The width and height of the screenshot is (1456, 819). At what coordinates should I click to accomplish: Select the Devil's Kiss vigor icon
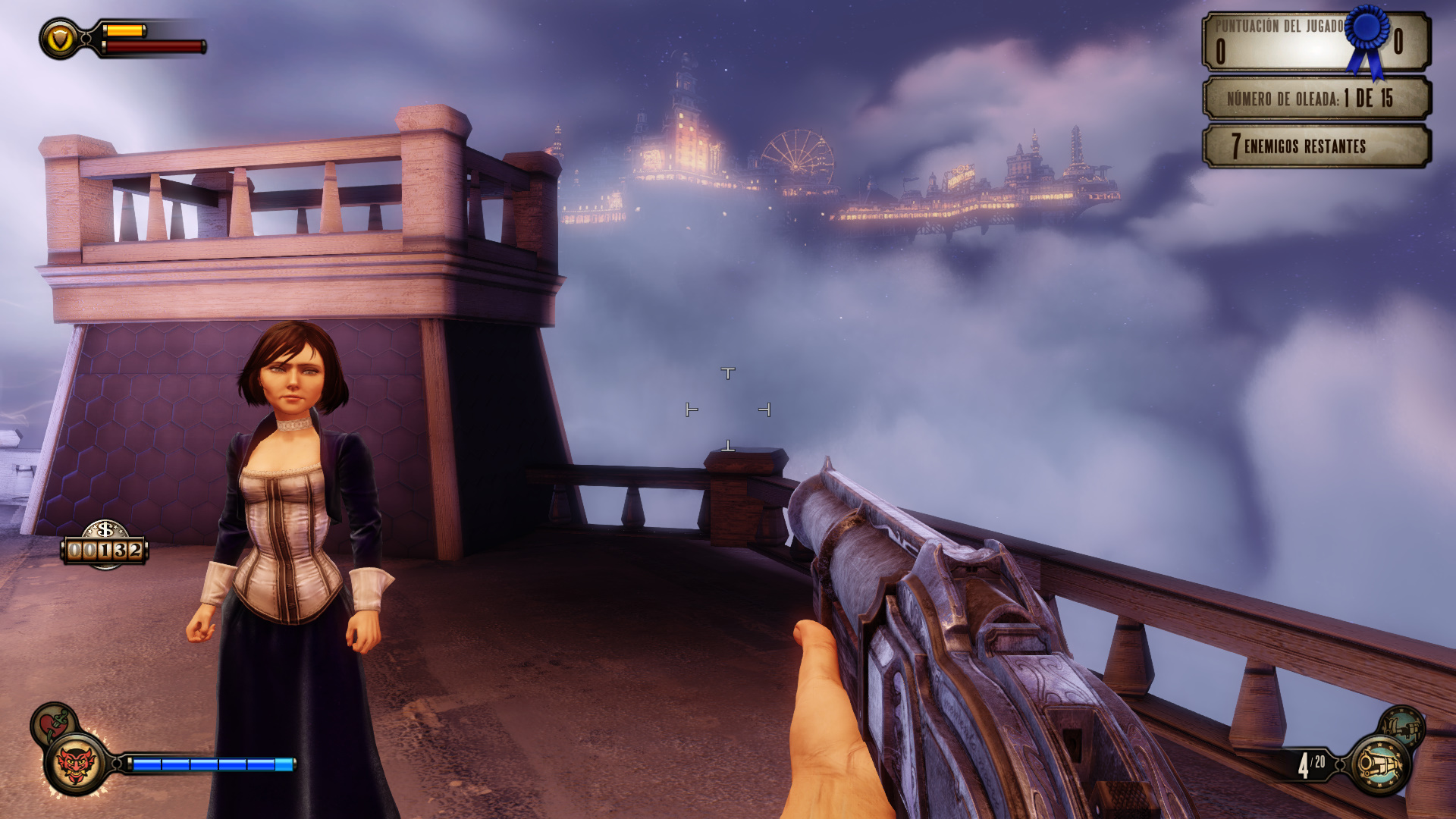point(76,764)
